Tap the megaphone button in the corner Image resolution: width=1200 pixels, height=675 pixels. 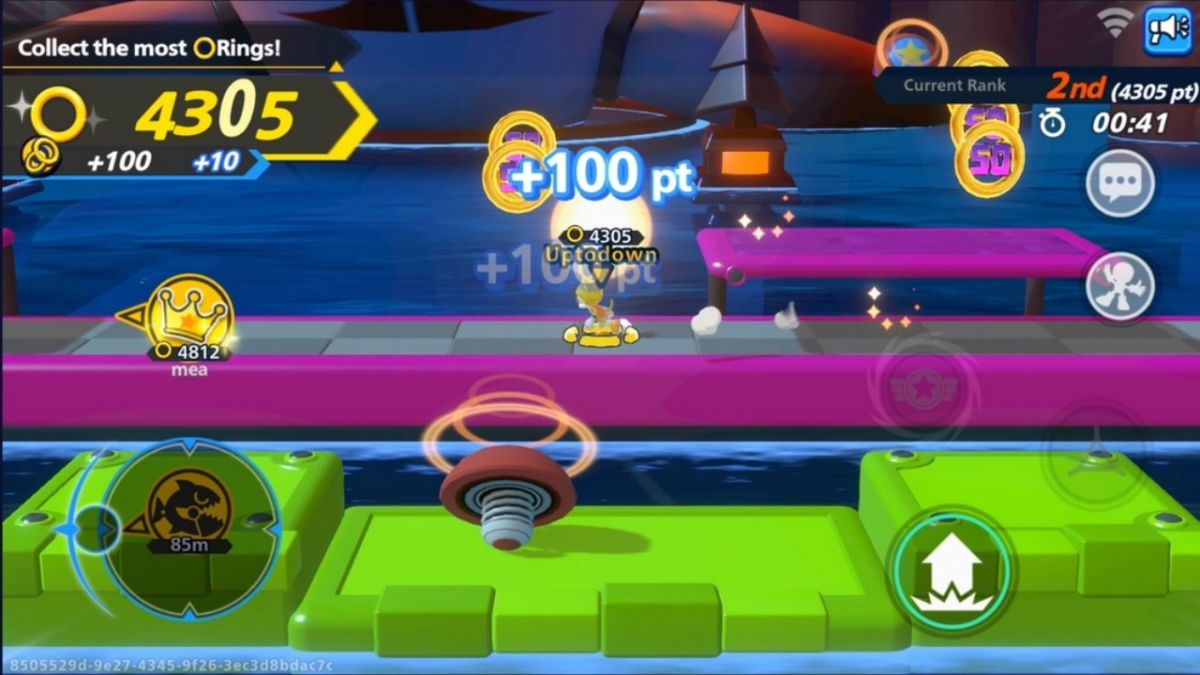click(1168, 31)
